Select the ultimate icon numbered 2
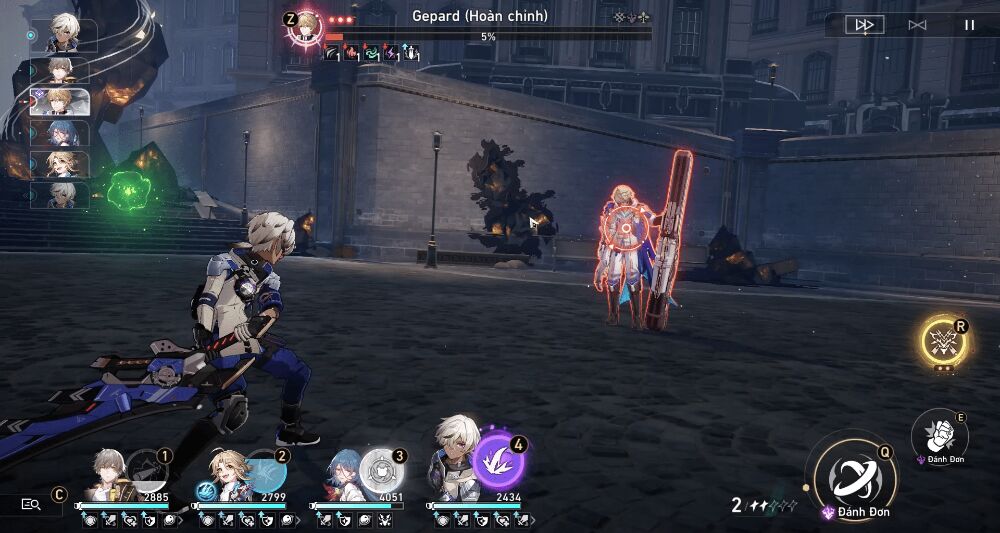The height and width of the screenshot is (533, 1000). point(263,471)
